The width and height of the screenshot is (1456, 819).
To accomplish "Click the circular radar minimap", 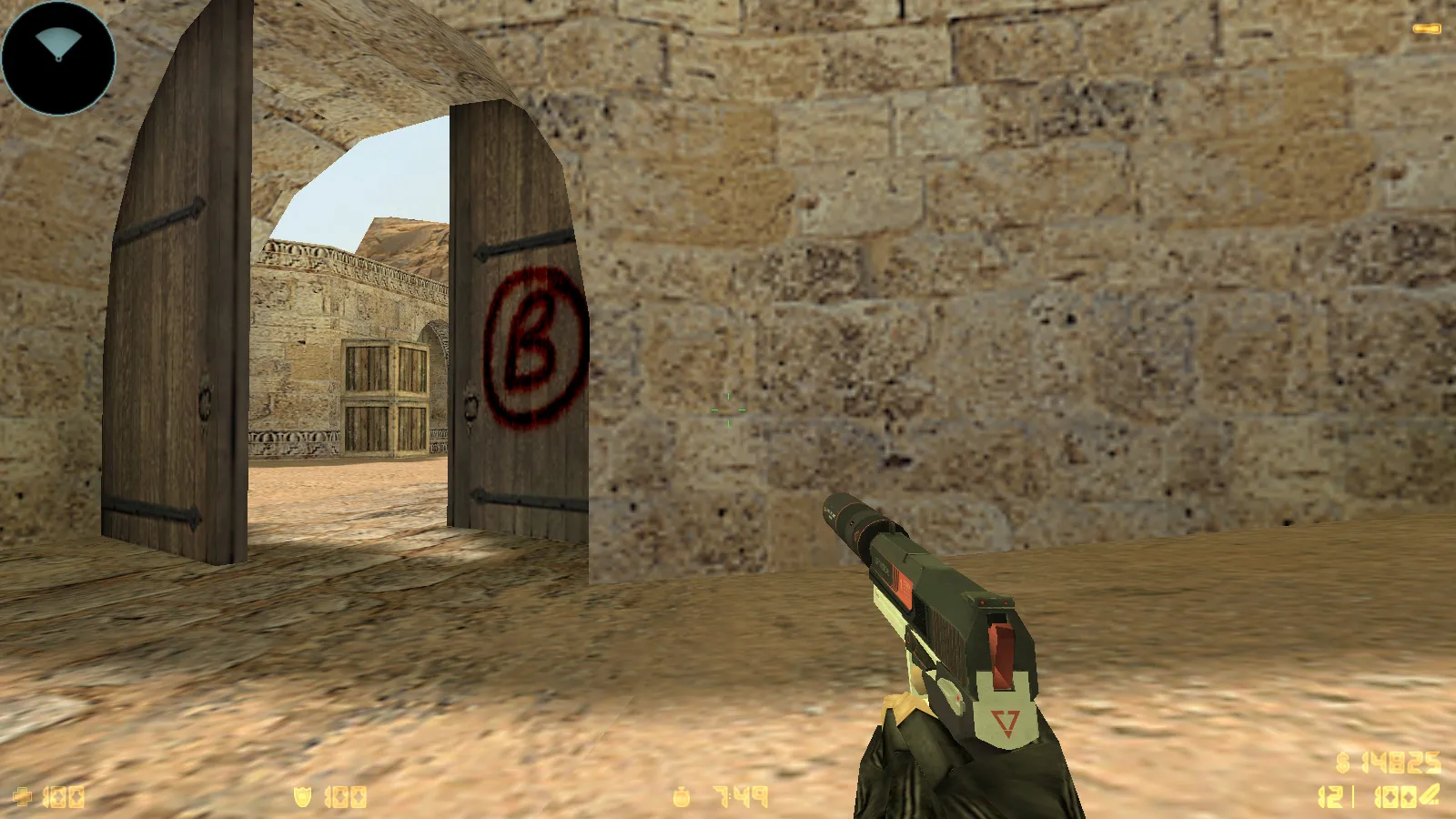I will 58,57.
